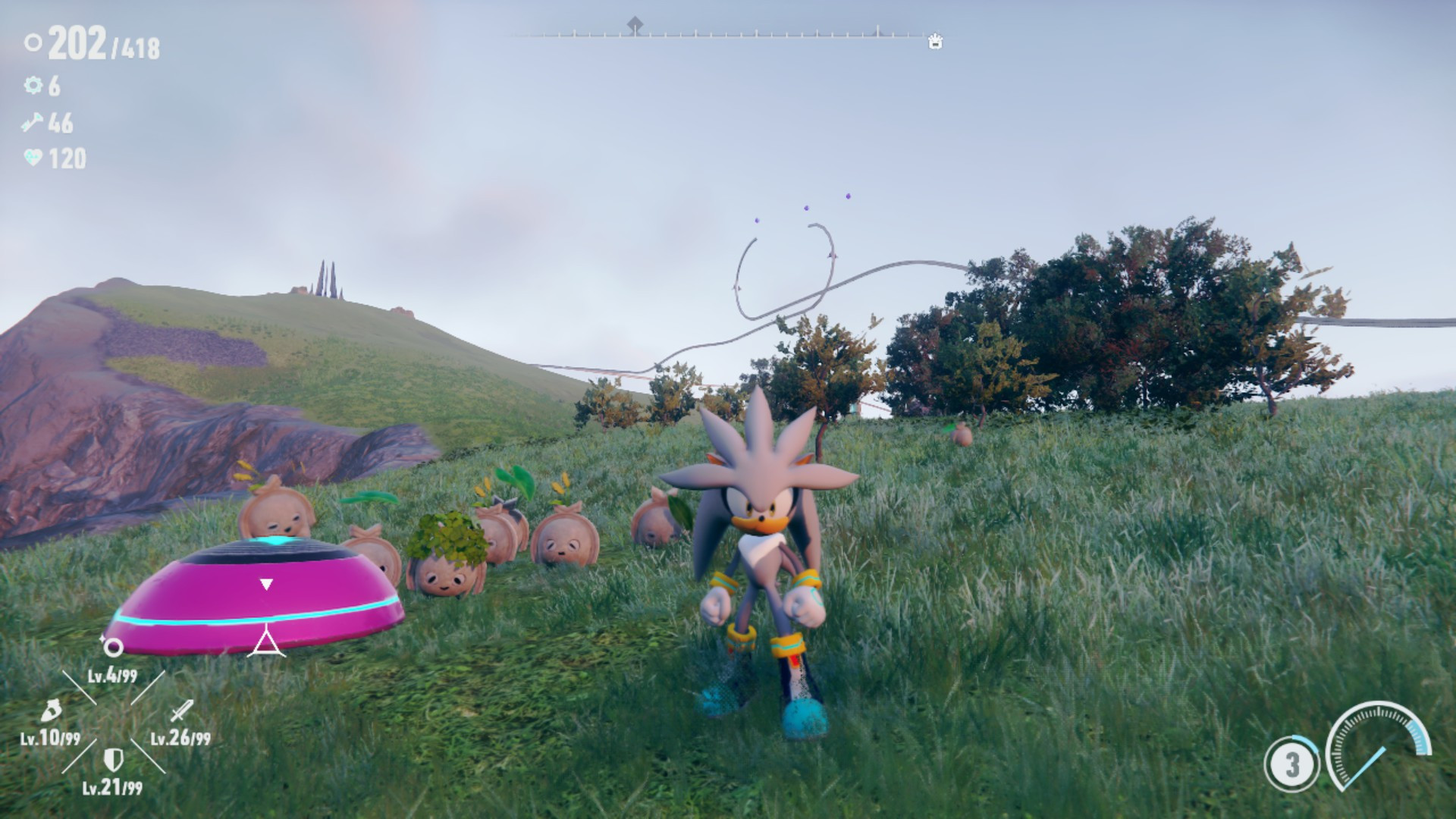Viewport: 1456px width, 819px height.
Task: Select the ring capacity stat icon at Lv.4/99
Action: coord(114,646)
